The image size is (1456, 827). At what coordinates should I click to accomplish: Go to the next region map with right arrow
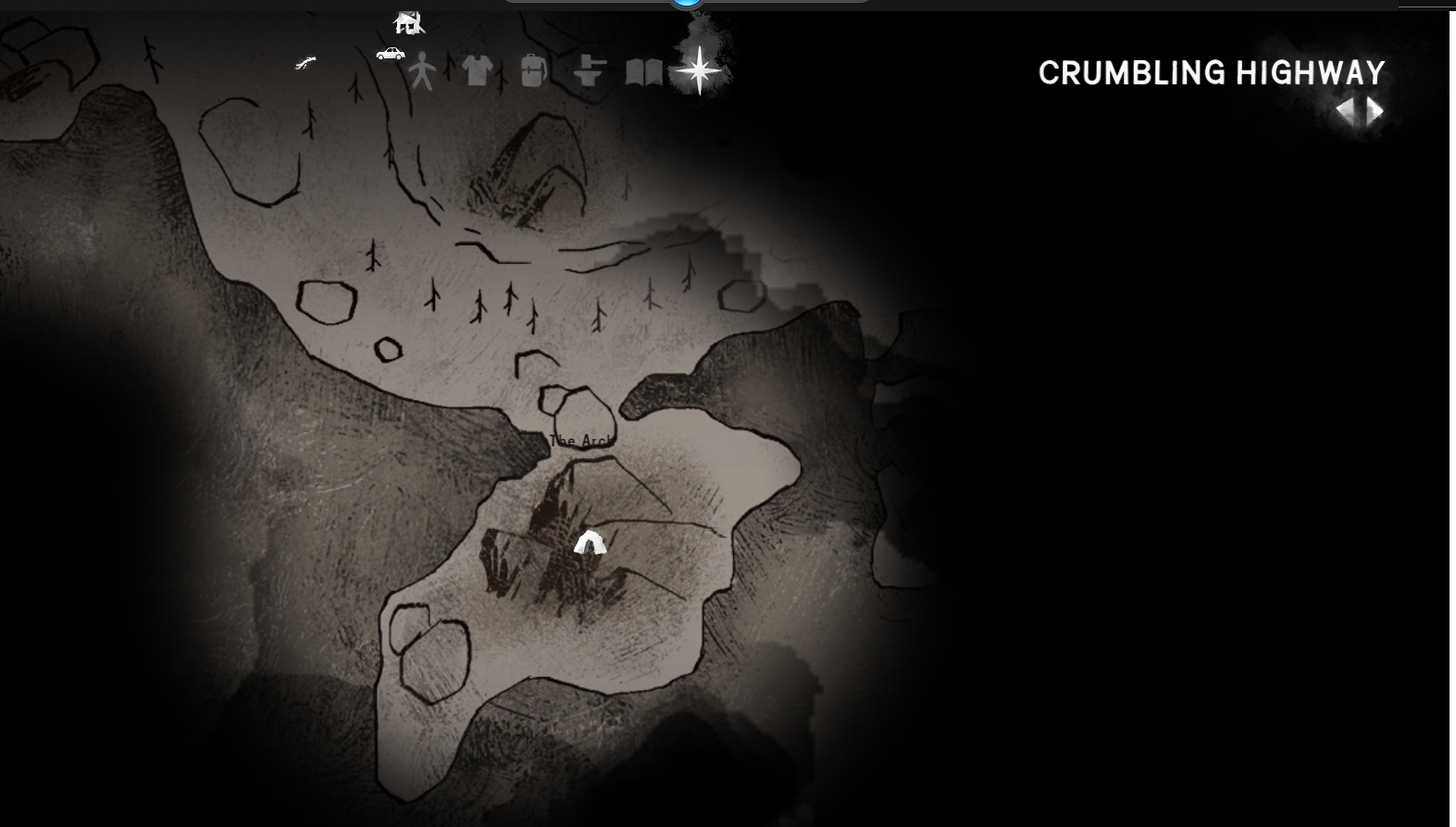[x=1375, y=112]
